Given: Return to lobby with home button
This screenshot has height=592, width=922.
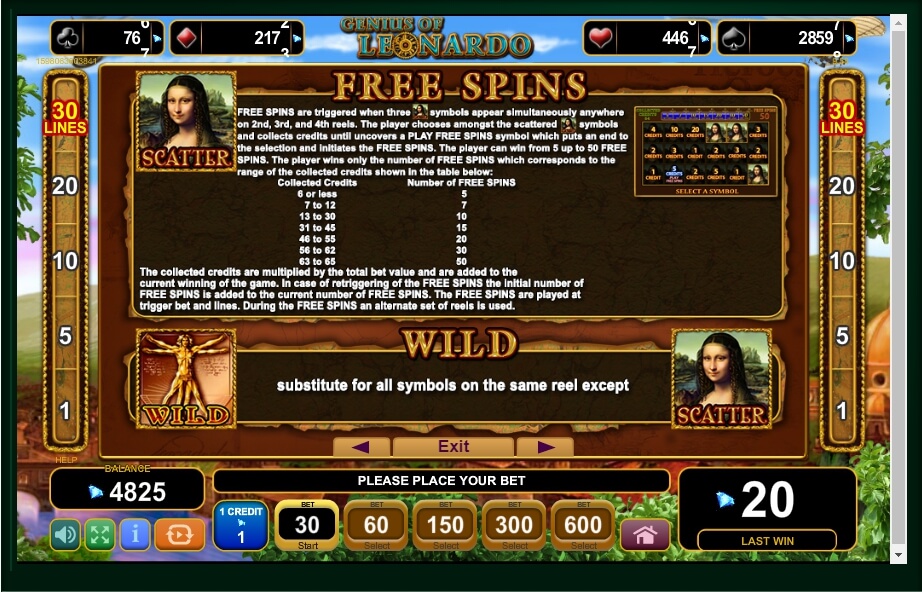Looking at the screenshot, I should 645,535.
